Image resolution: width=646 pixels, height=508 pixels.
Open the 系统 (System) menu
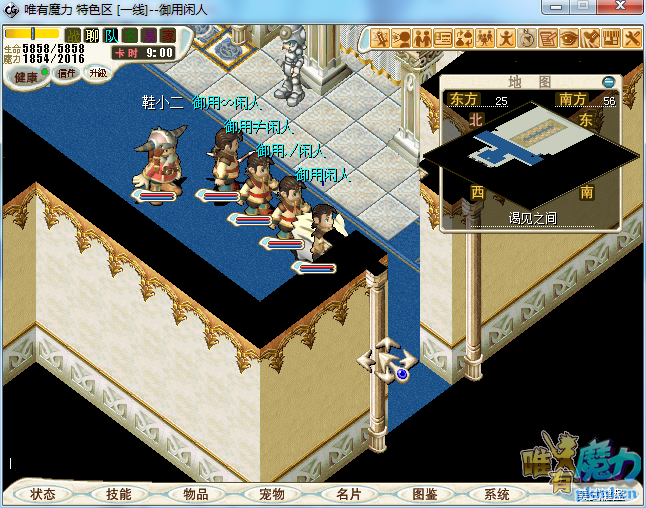[x=497, y=494]
